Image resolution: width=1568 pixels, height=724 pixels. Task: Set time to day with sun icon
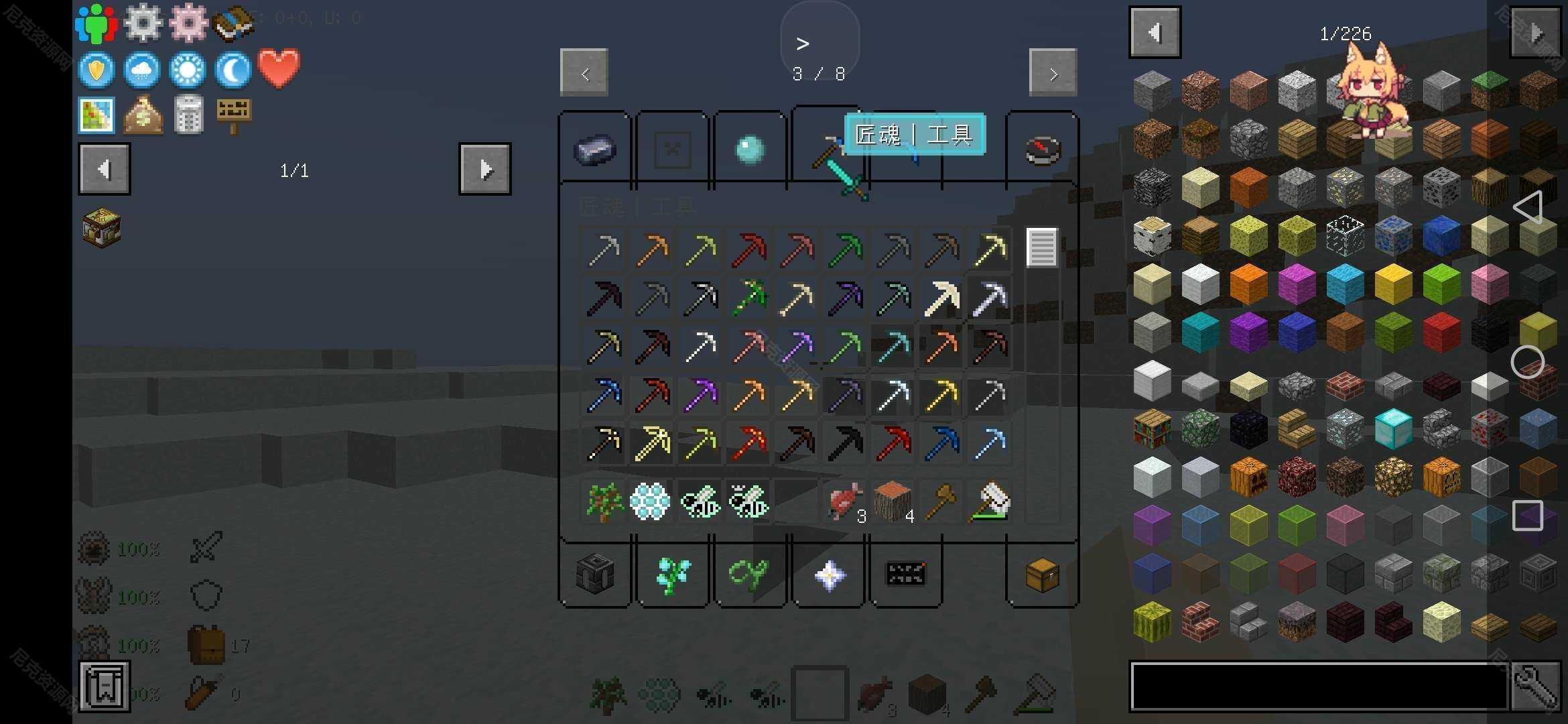188,70
